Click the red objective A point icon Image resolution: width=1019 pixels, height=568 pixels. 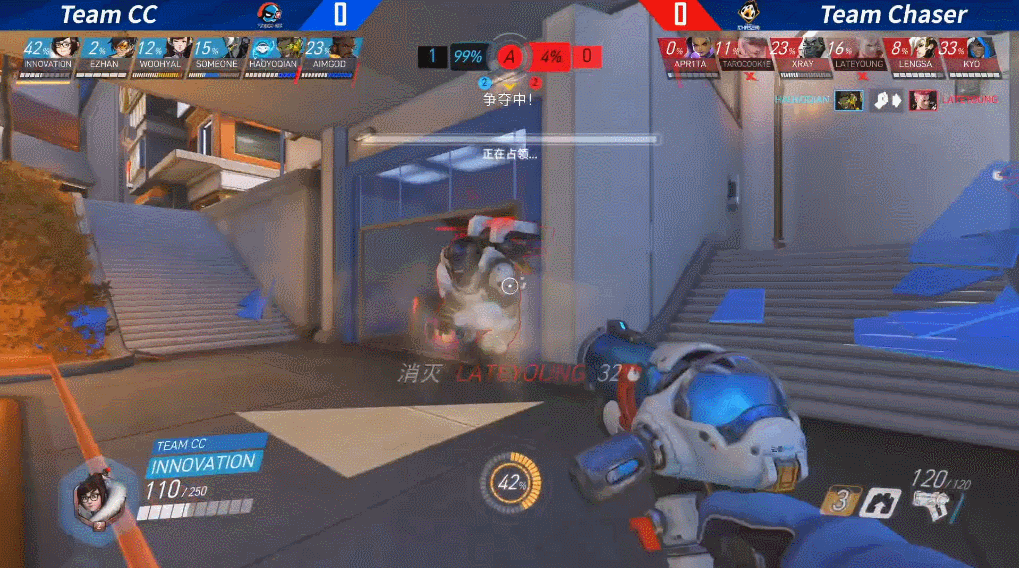click(511, 56)
